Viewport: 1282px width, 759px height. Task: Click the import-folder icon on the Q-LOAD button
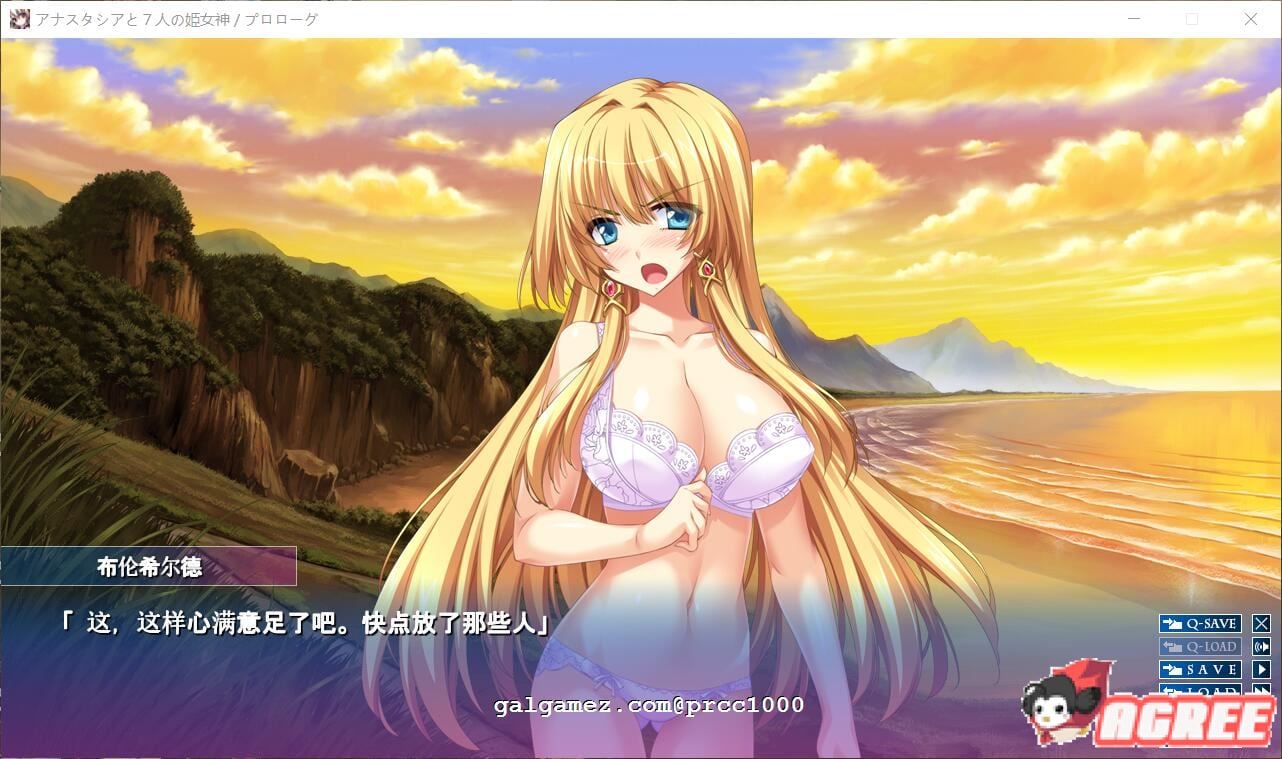click(x=1172, y=646)
